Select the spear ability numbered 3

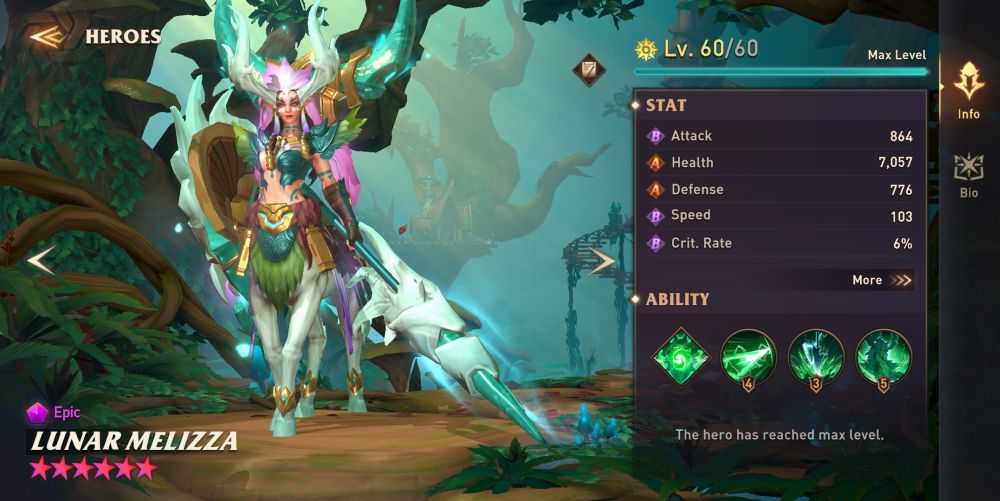pos(816,356)
